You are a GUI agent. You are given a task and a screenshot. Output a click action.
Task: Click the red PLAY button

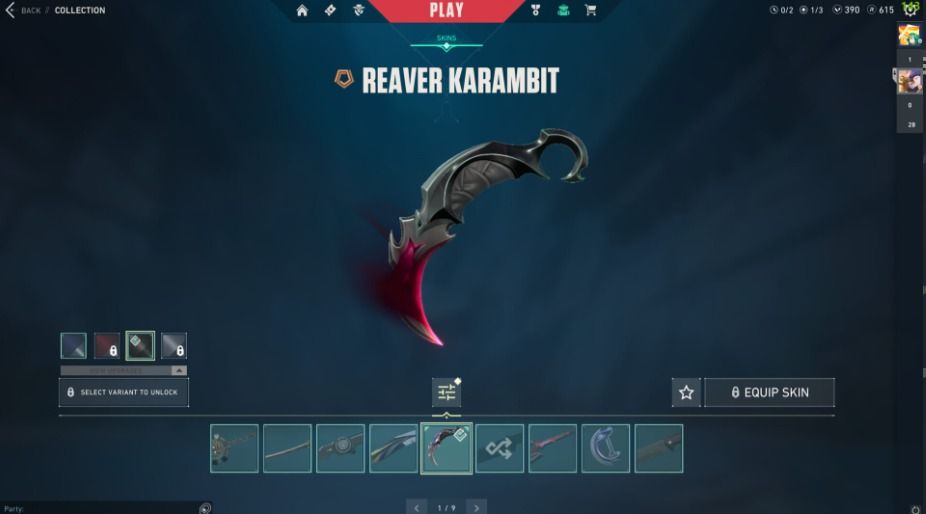coord(446,11)
